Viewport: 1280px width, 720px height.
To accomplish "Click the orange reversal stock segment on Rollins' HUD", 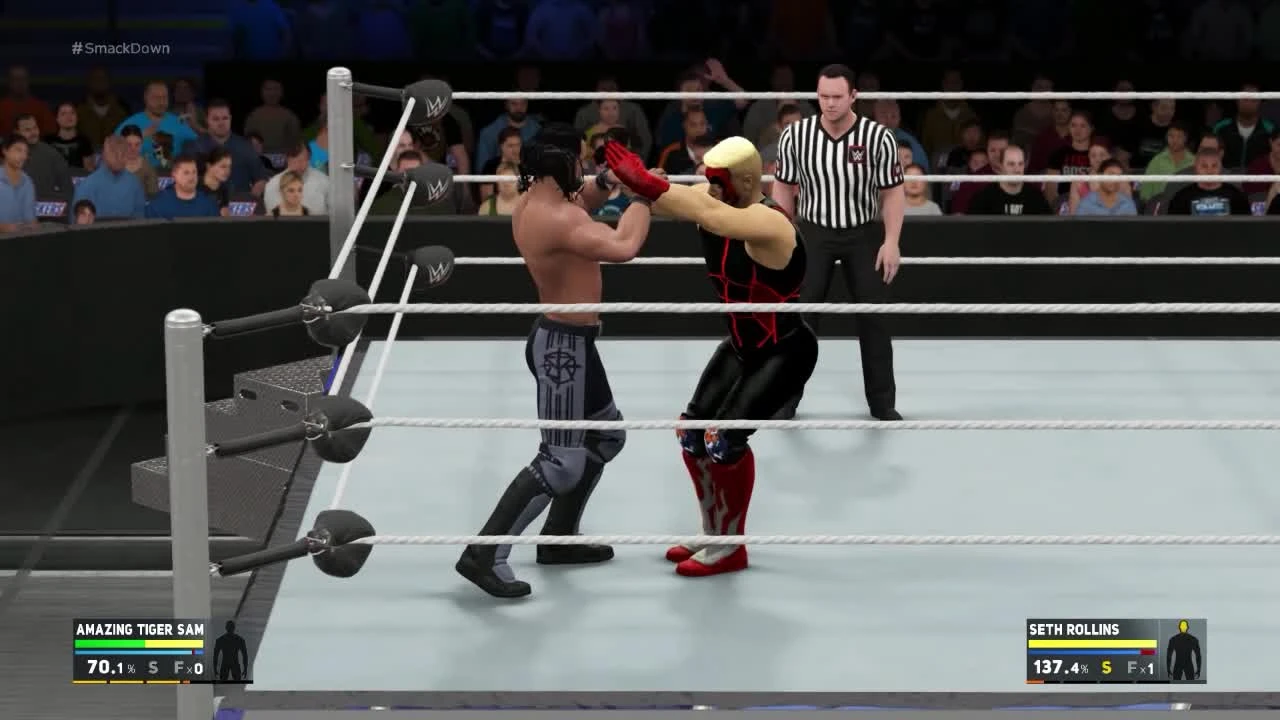I will point(1034,681).
